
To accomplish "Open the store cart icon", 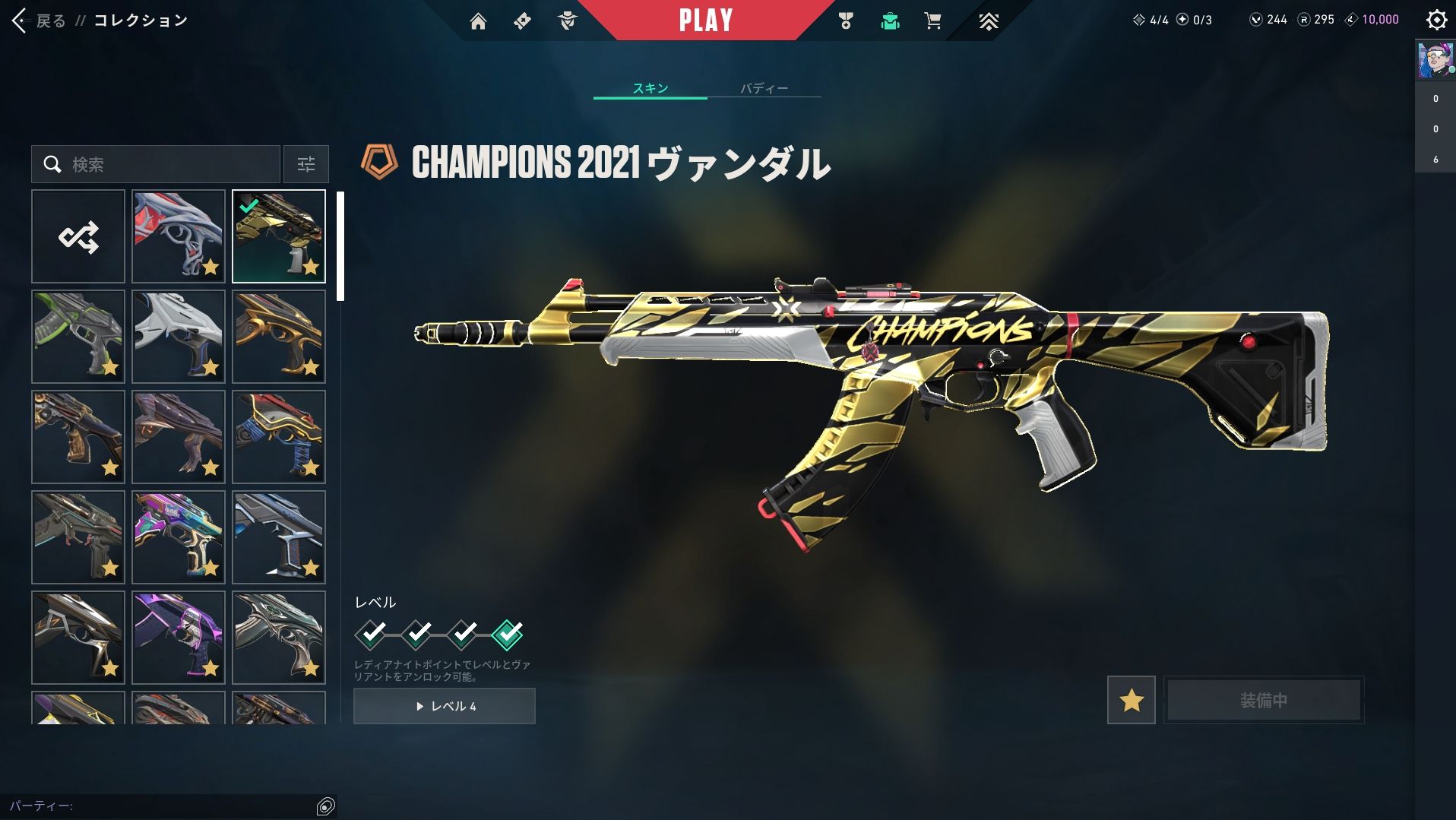I will click(x=932, y=21).
